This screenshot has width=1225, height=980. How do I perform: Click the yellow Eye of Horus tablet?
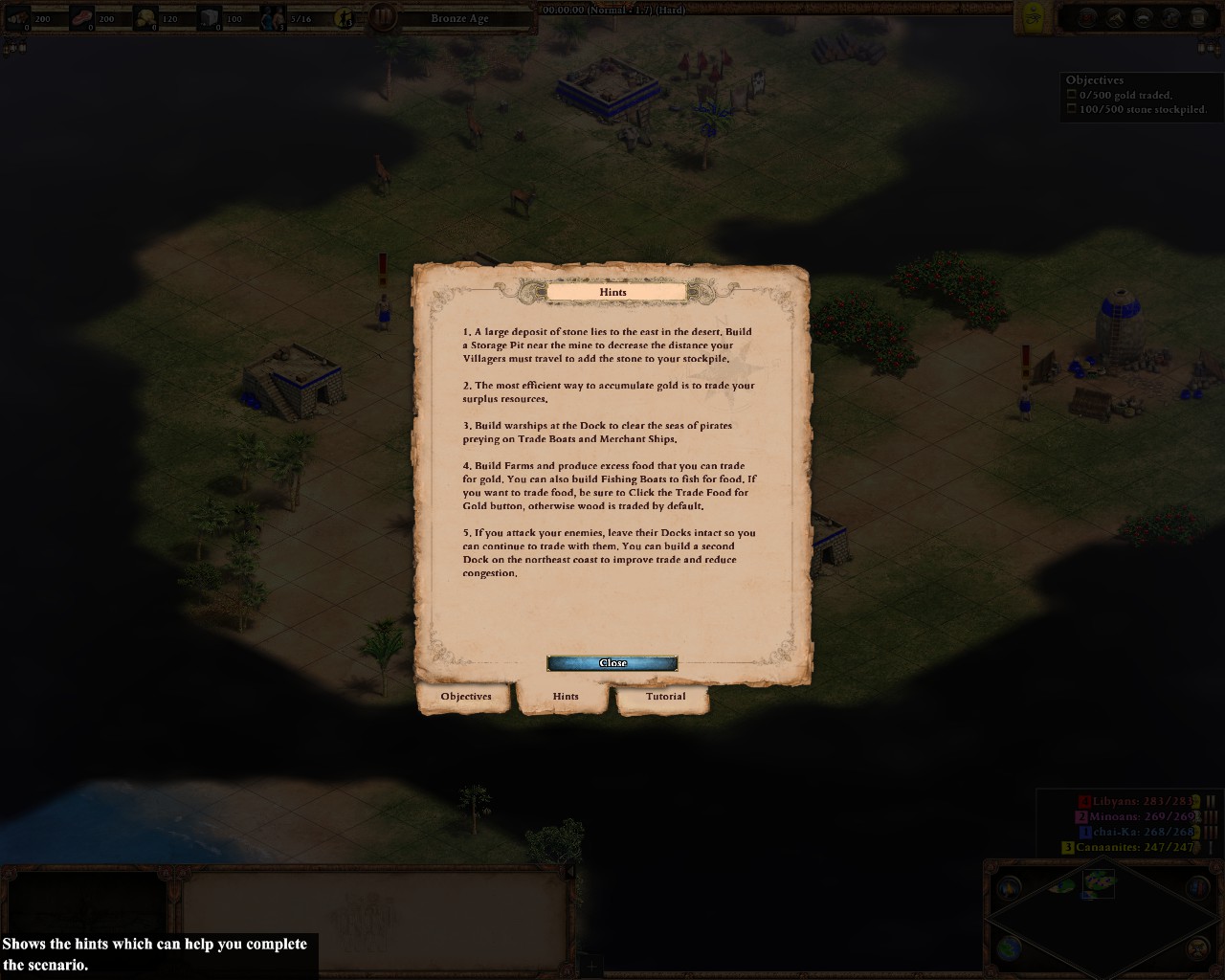1034,15
